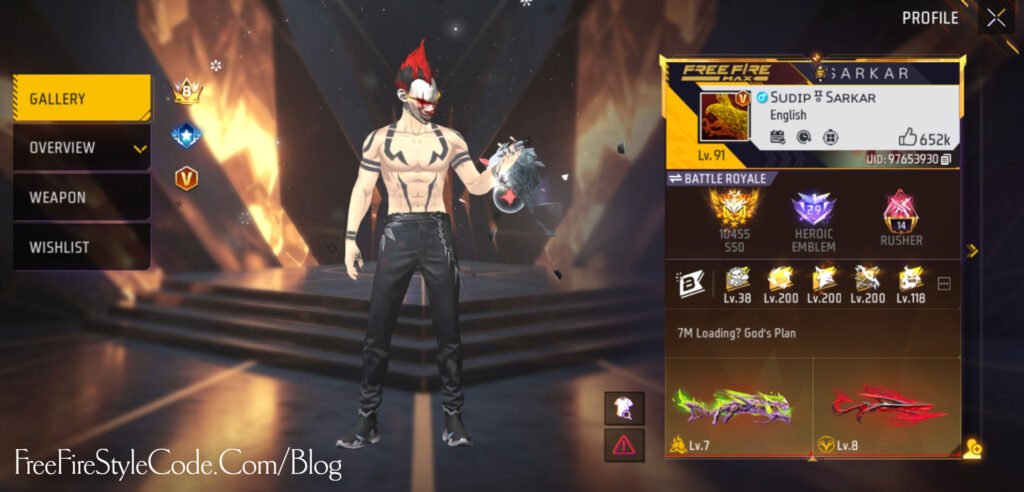Switch to the Overview tab
The image size is (1024, 492).
[82, 148]
